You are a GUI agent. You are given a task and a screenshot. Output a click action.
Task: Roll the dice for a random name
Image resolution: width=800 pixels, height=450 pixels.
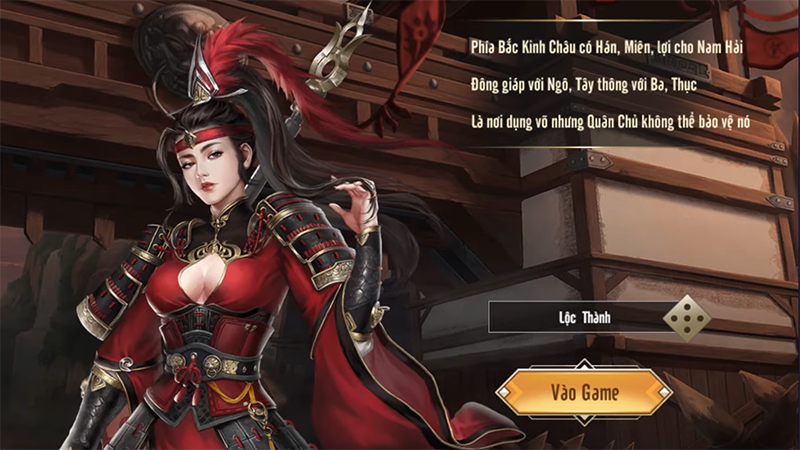tap(689, 319)
